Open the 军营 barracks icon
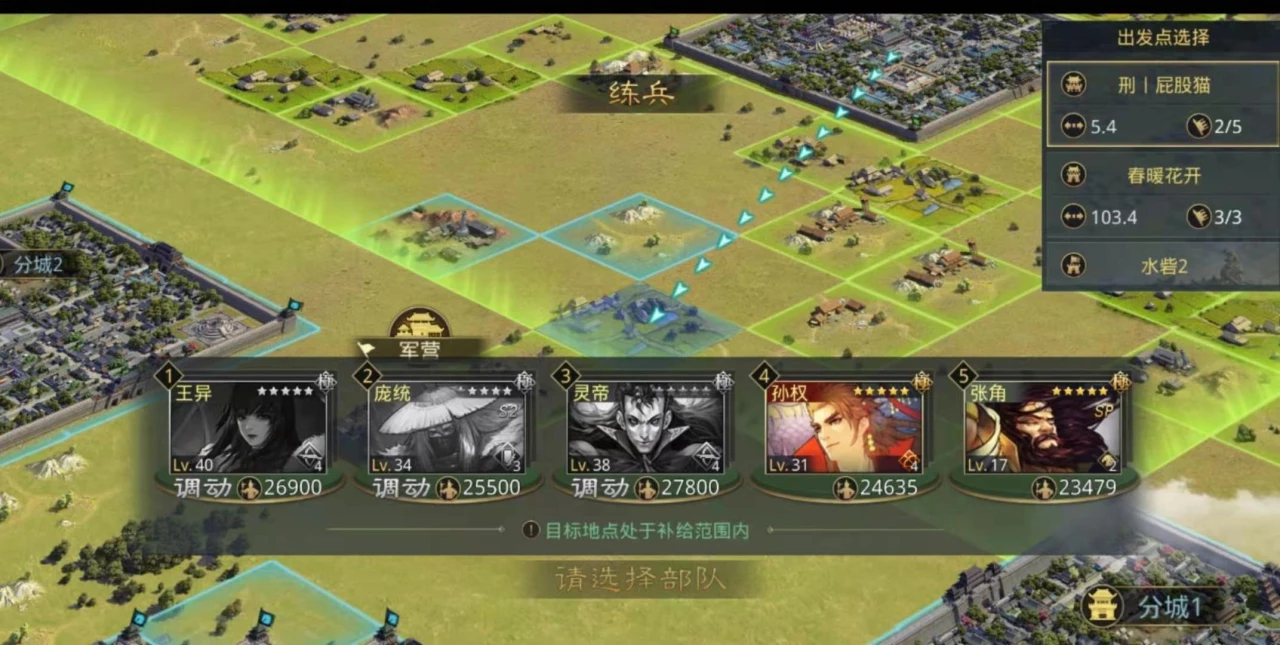 click(419, 328)
